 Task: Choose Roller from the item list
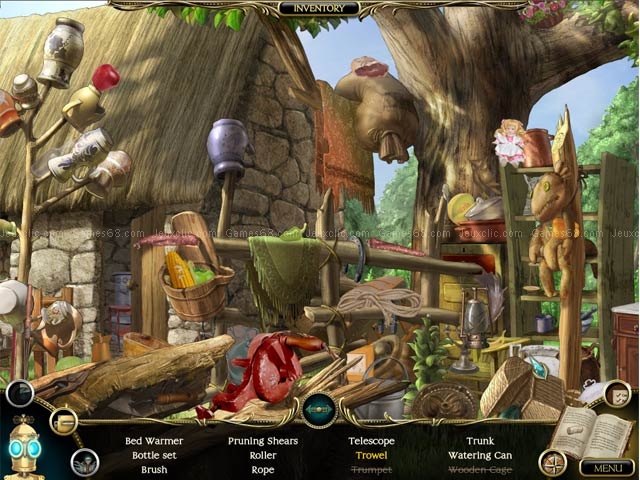click(x=263, y=455)
